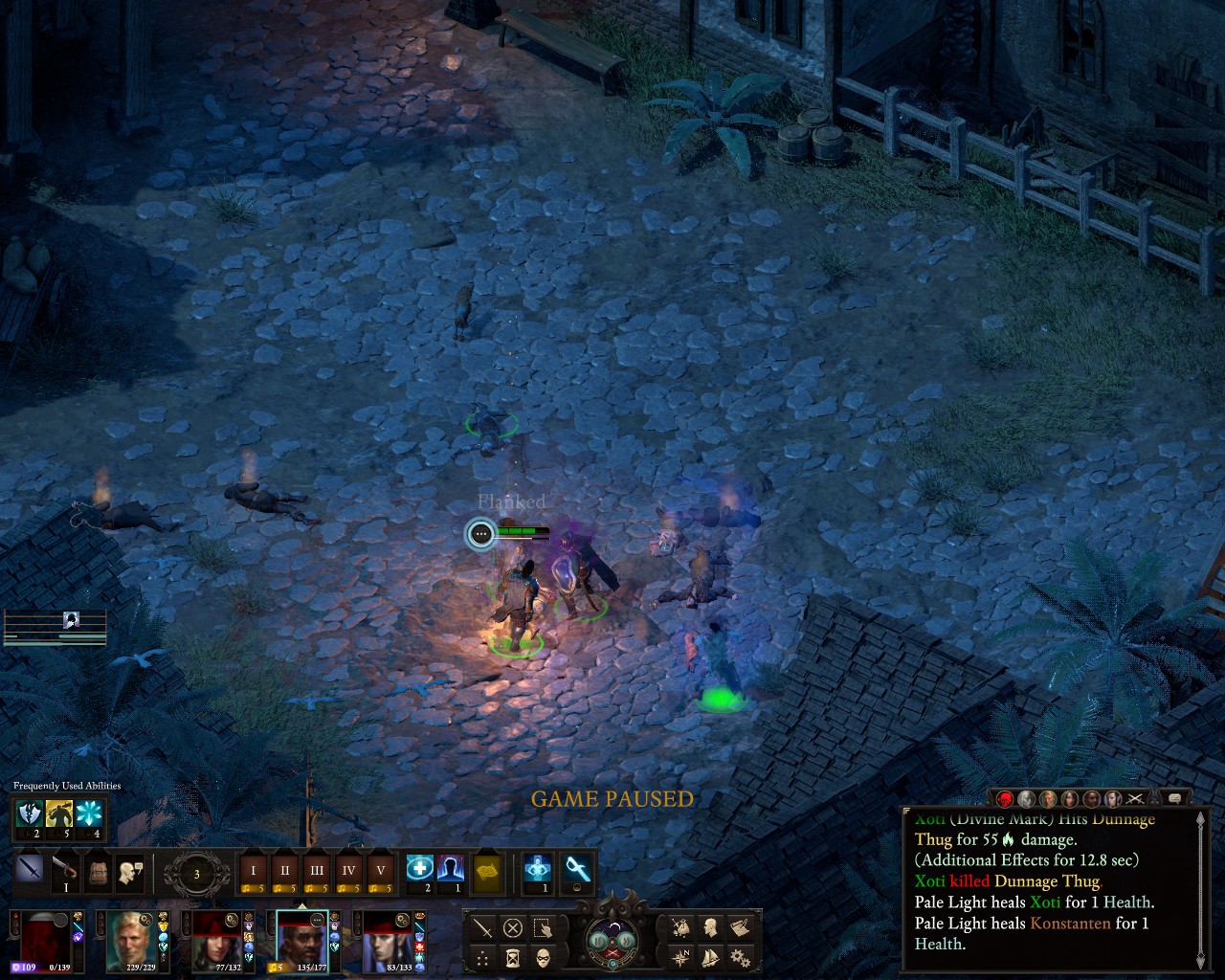Toggle fast speed with the double-arrow button
Screen dimensions: 1225x980
626,940
